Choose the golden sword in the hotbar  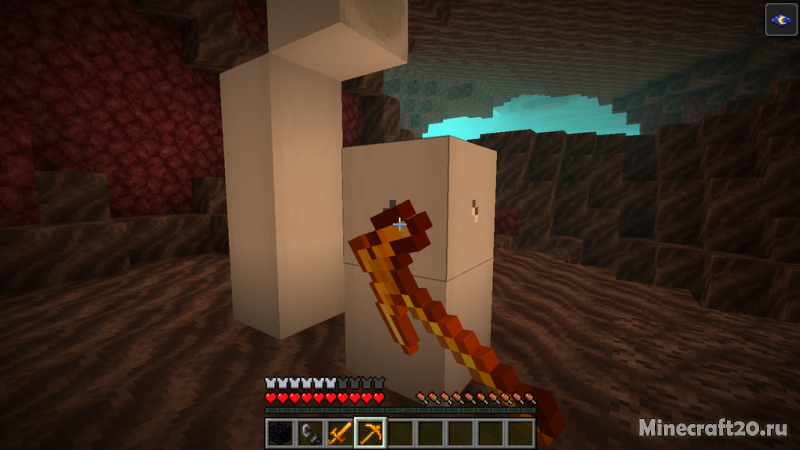click(x=340, y=433)
